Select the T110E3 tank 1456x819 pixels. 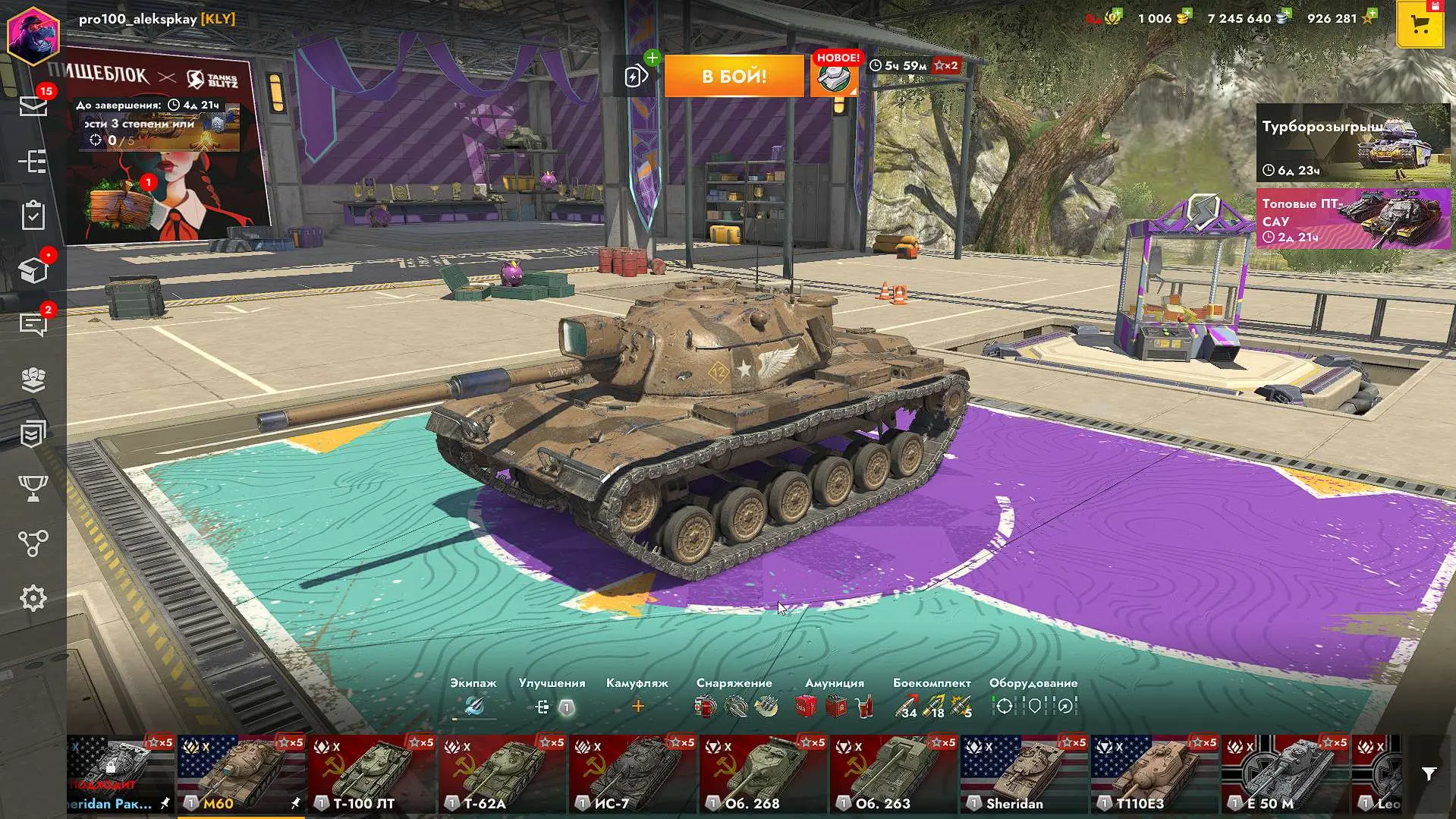pyautogui.click(x=1155, y=774)
